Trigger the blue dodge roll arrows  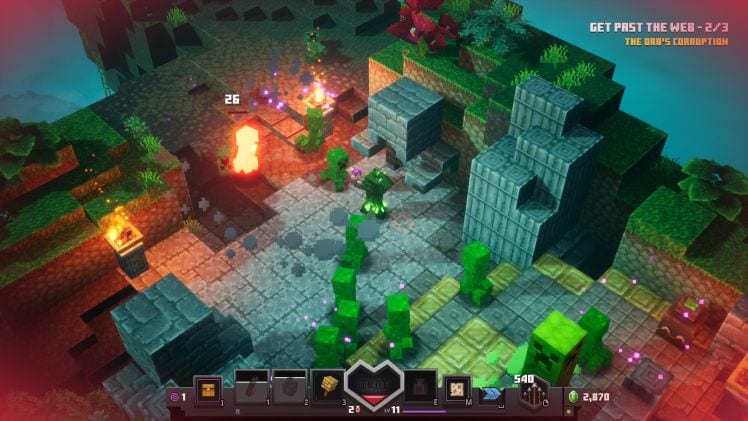[x=492, y=394]
